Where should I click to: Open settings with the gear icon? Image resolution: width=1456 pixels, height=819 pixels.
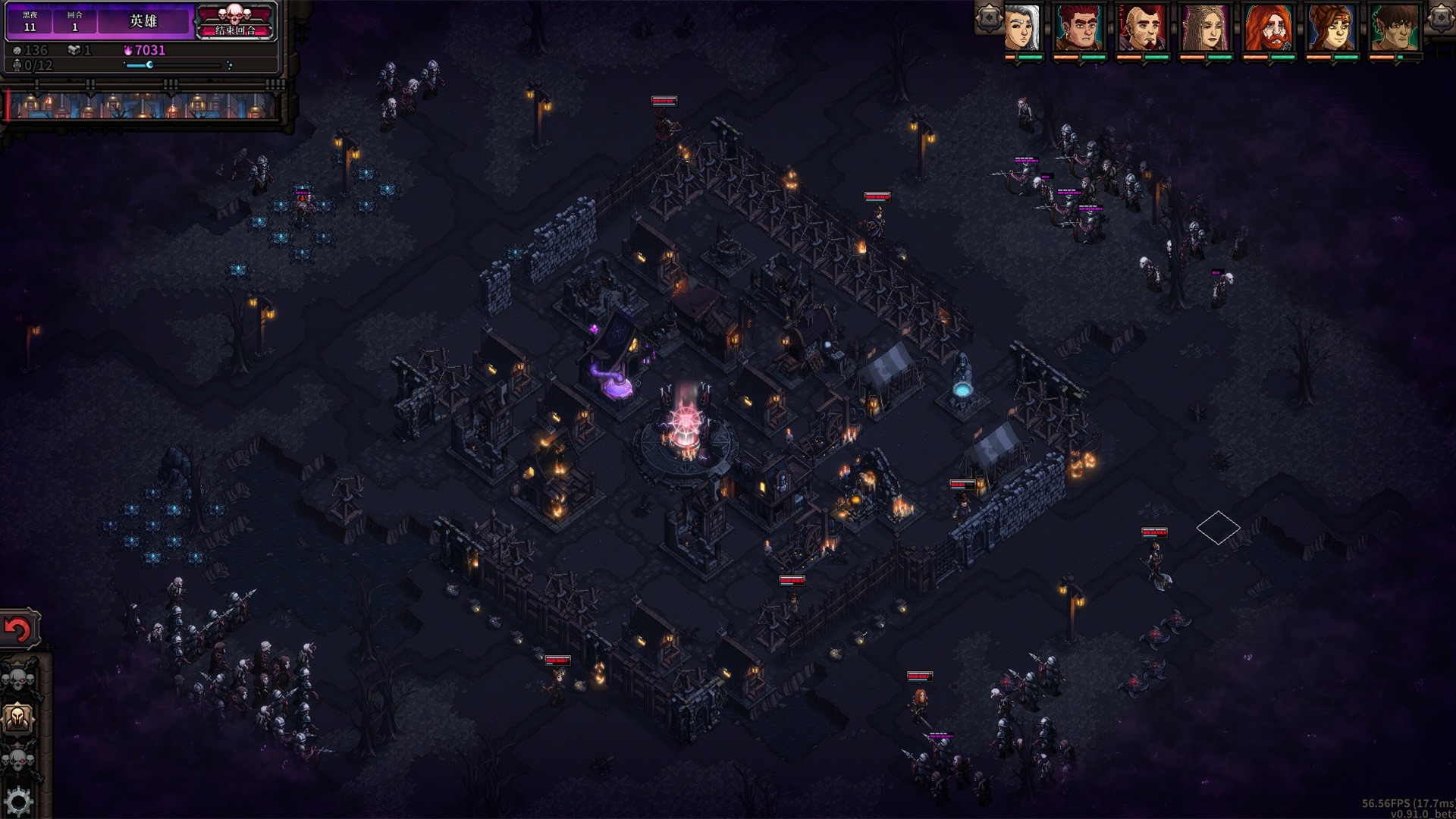click(x=18, y=801)
